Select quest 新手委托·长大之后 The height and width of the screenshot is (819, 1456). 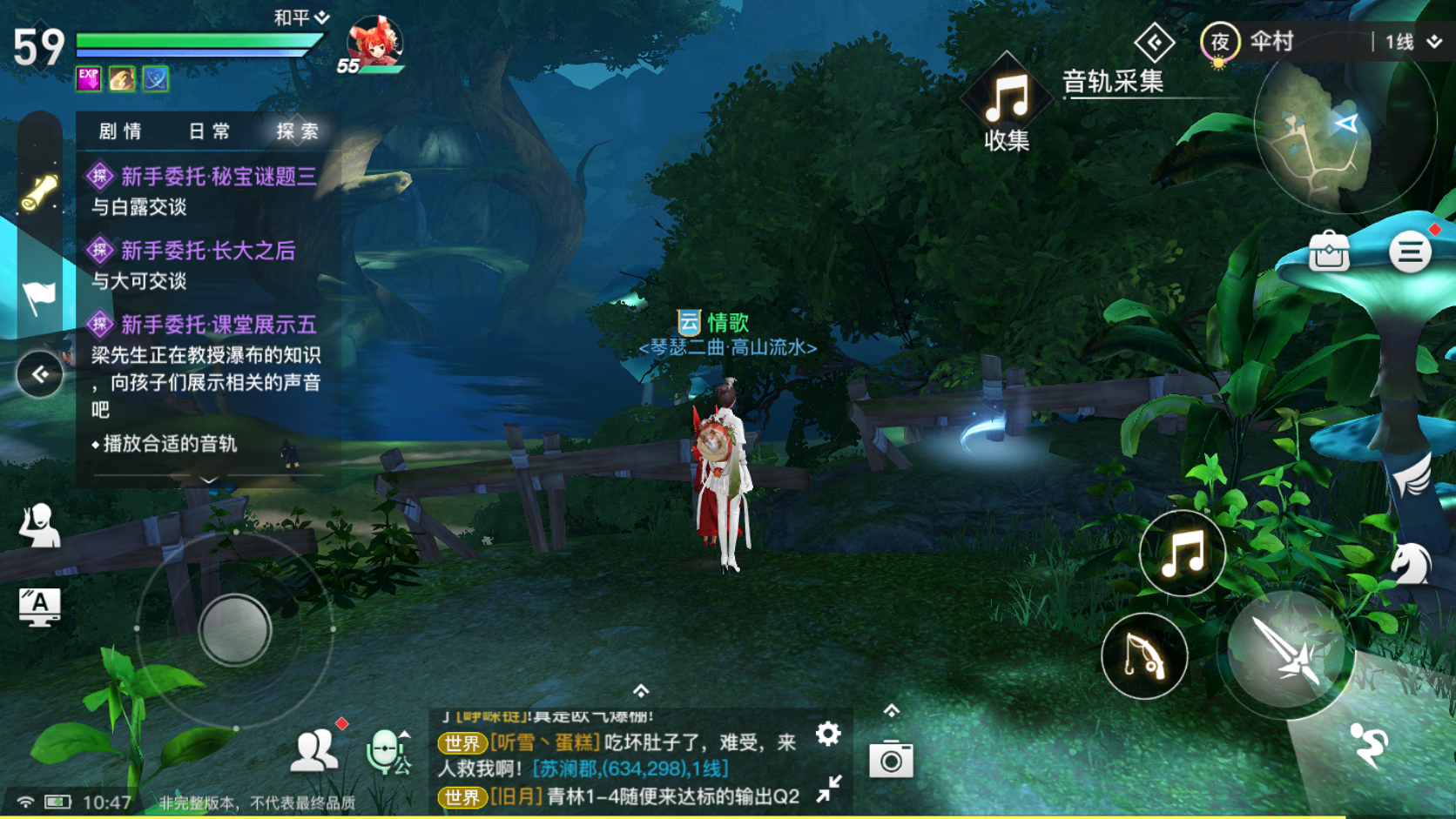pos(207,251)
